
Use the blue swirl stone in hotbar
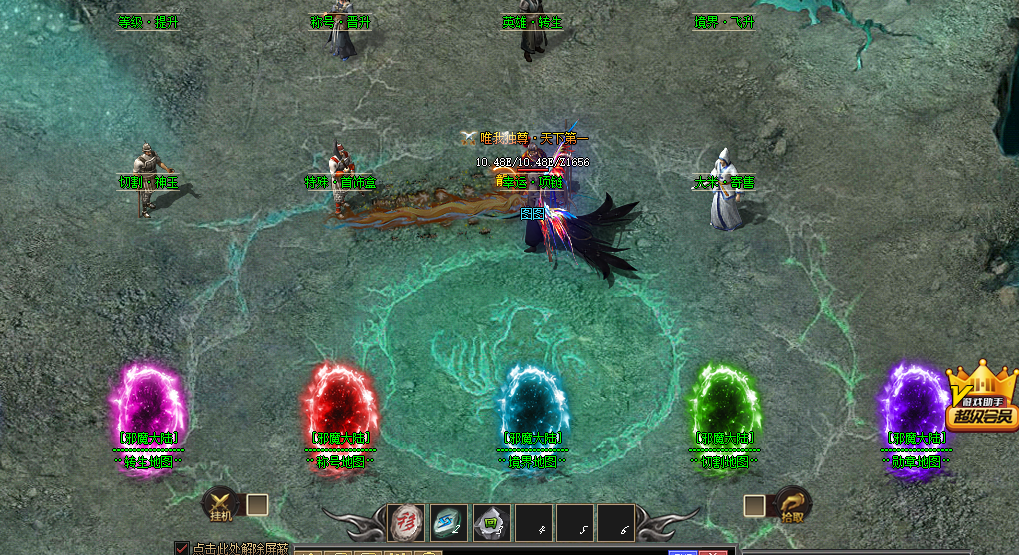(448, 523)
